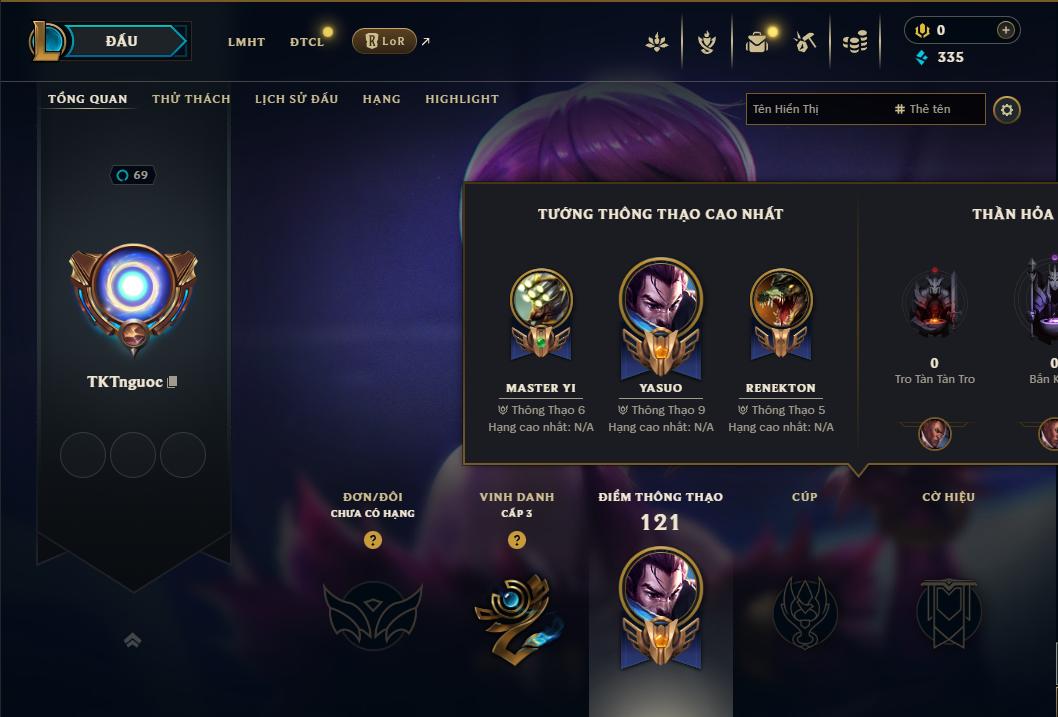Select the HẠNG tab
Image resolution: width=1058 pixels, height=717 pixels.
[x=381, y=99]
